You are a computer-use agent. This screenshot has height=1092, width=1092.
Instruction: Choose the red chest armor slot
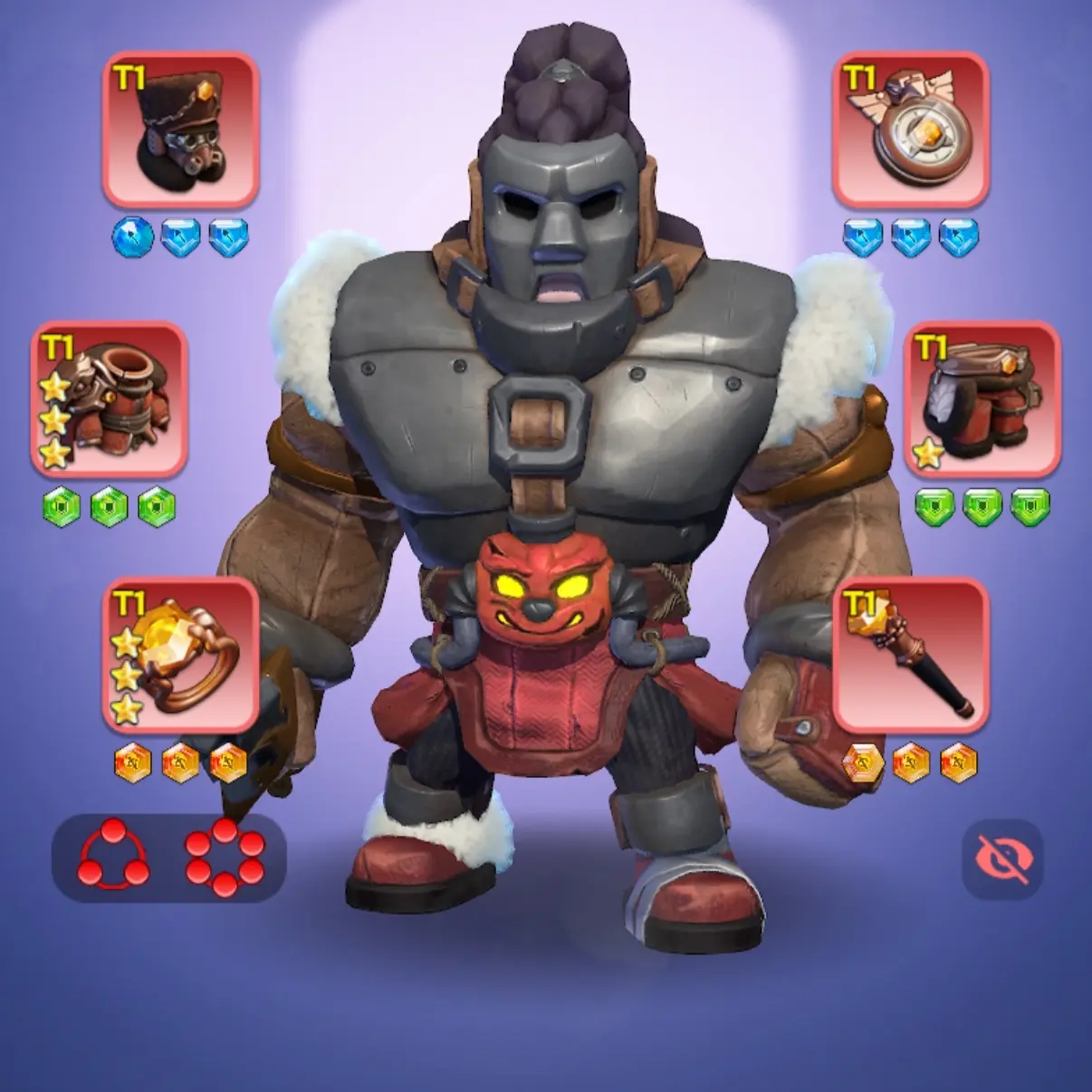[110, 399]
